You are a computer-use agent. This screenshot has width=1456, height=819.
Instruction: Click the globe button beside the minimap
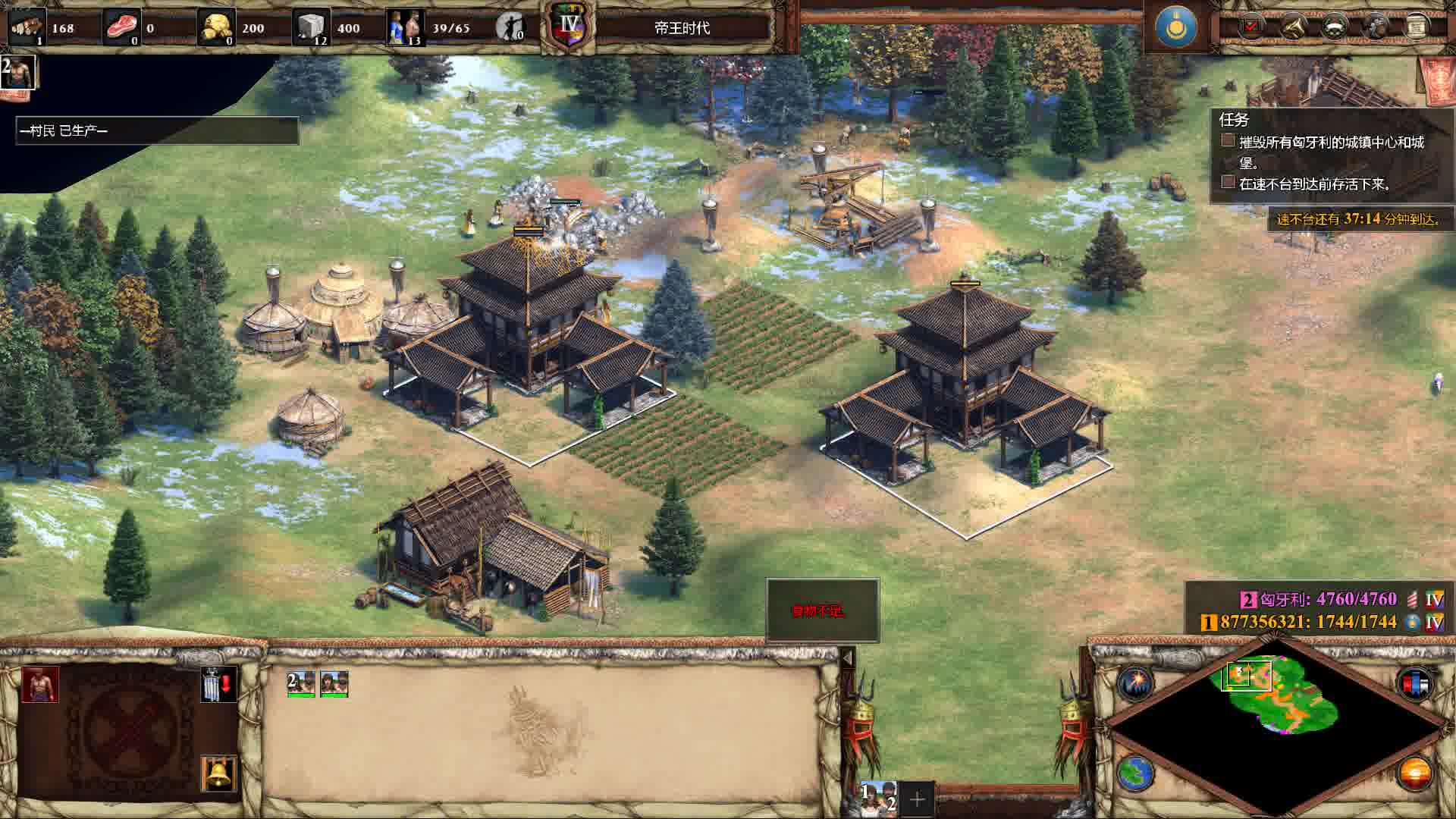[1135, 773]
